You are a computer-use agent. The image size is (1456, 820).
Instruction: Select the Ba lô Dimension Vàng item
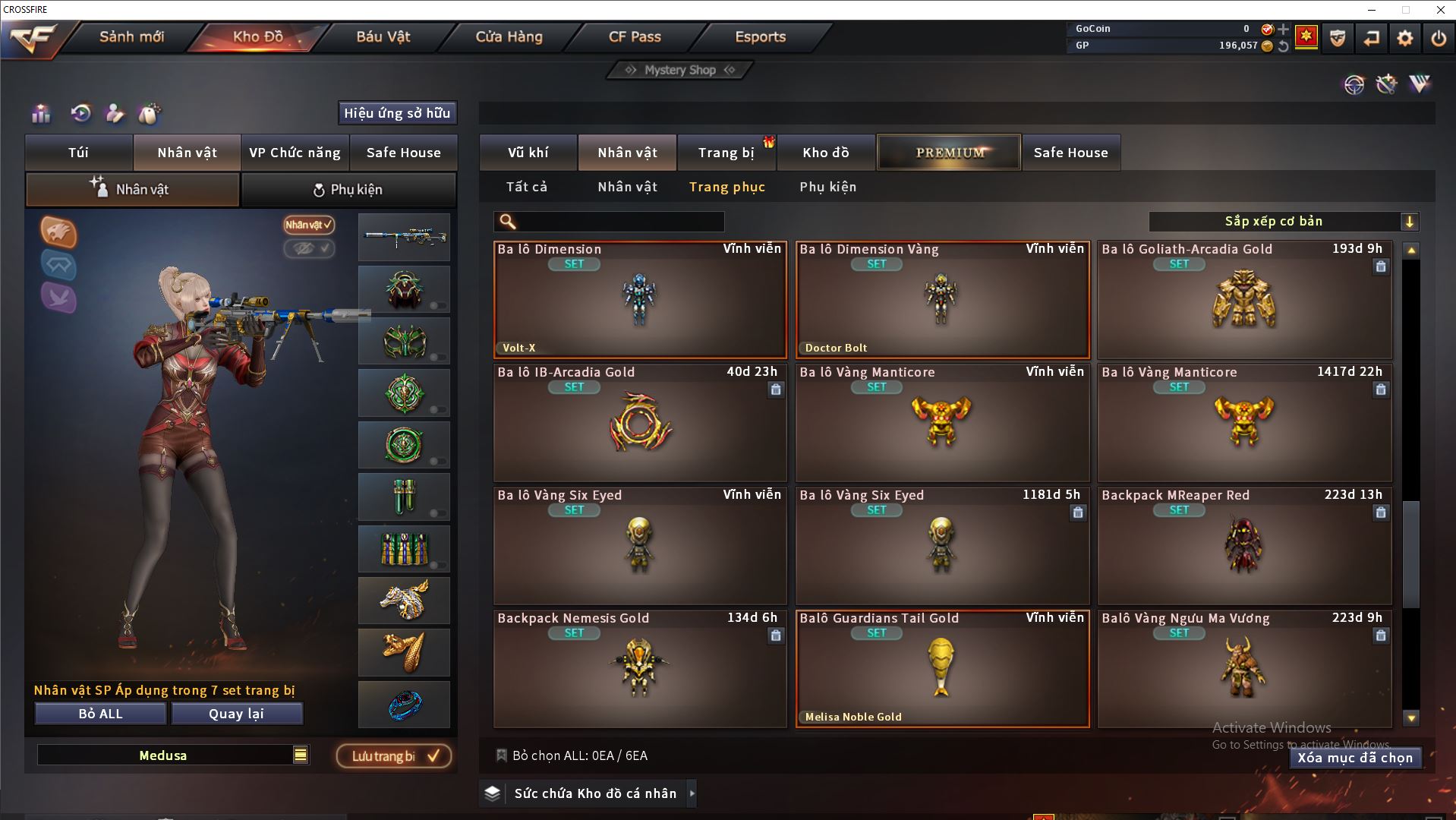pos(942,300)
